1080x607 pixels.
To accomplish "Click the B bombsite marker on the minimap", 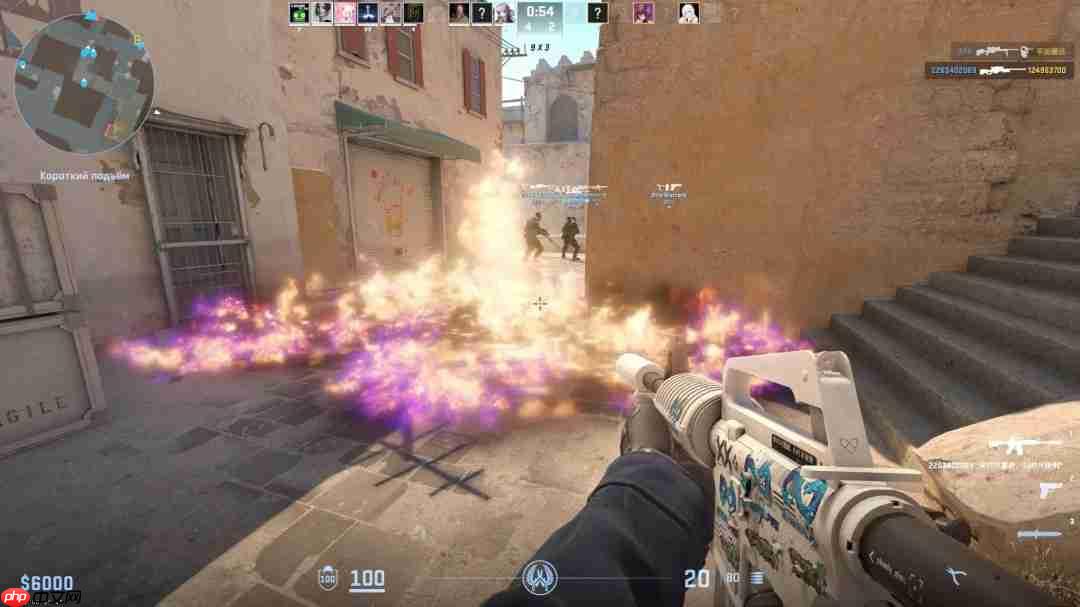I will coord(139,41).
